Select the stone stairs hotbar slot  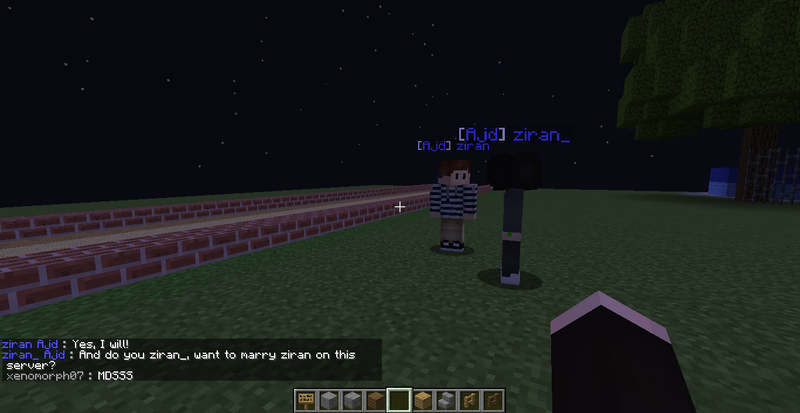pyautogui.click(x=444, y=401)
